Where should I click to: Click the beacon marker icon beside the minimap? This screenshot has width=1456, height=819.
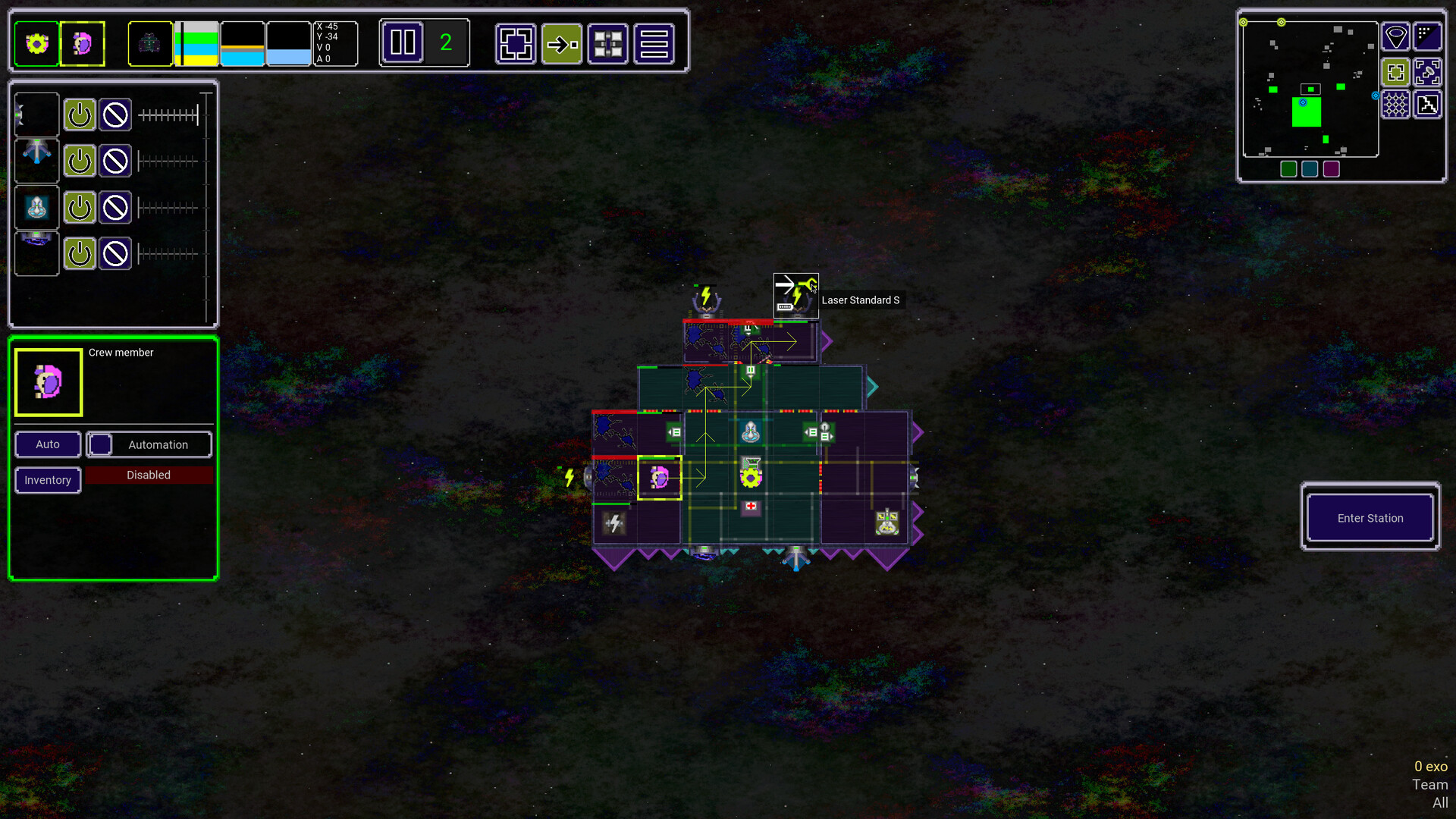pyautogui.click(x=1395, y=36)
